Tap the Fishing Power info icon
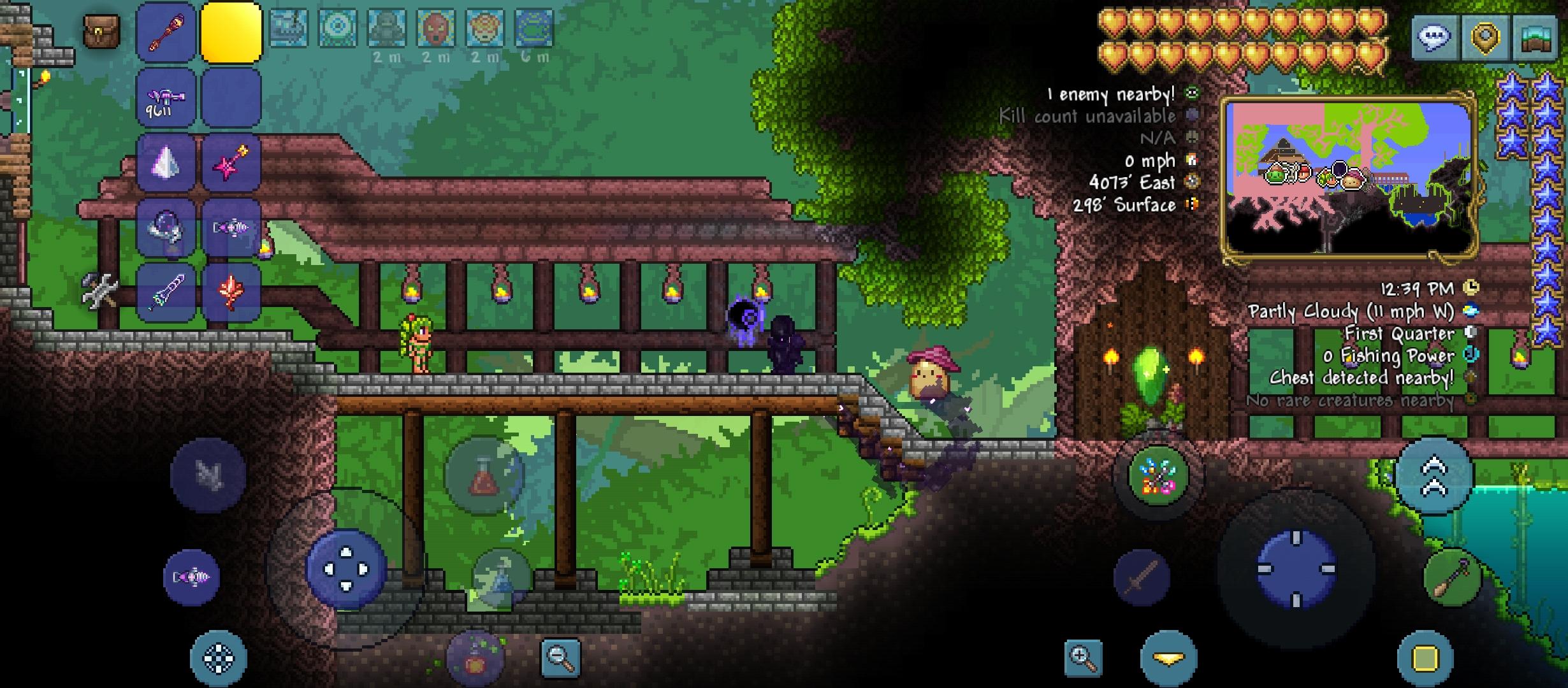Screen dimensions: 1568x688 coord(1471,355)
